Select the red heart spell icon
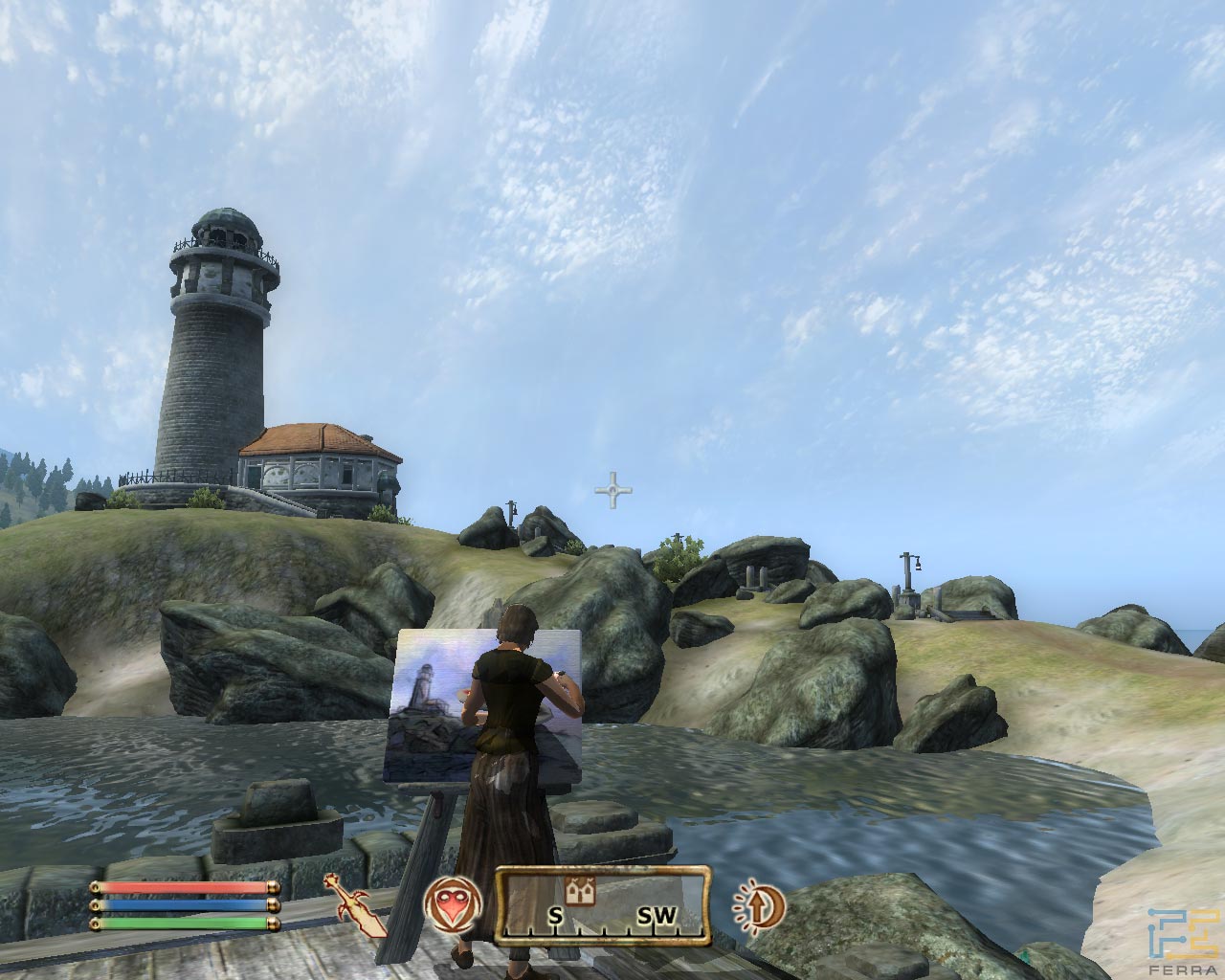Image resolution: width=1225 pixels, height=980 pixels. (x=454, y=903)
